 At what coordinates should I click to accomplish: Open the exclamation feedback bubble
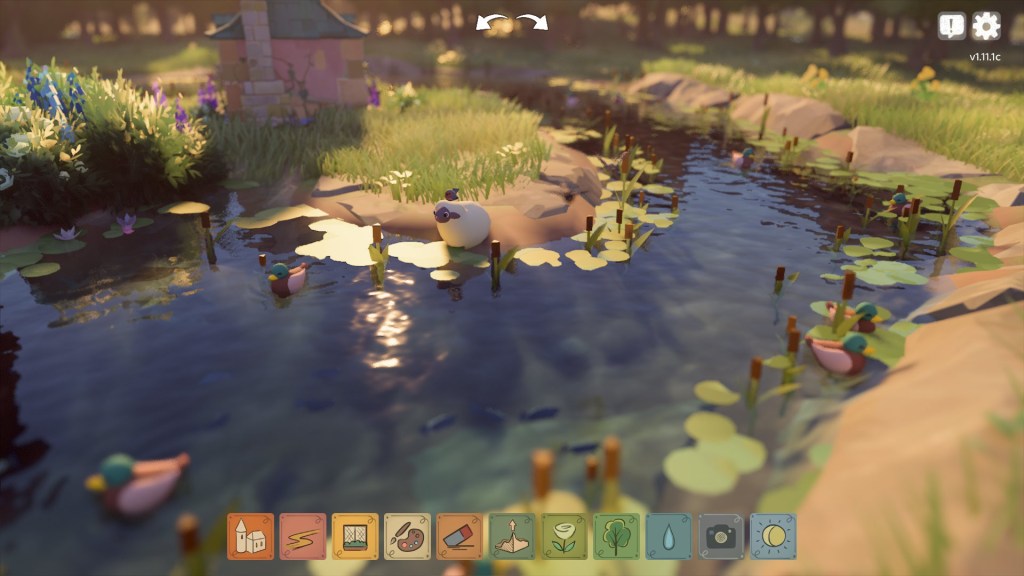click(x=952, y=26)
